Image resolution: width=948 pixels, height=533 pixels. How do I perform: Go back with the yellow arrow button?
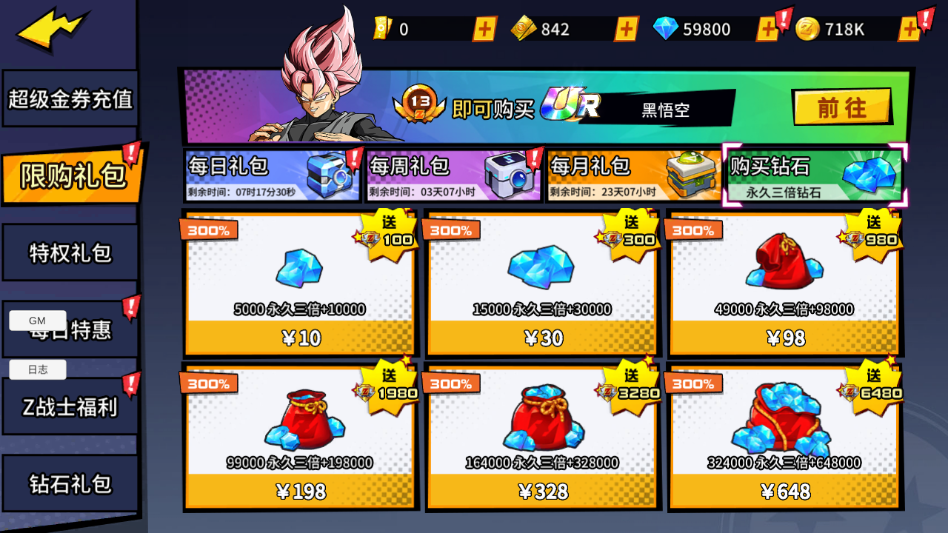coord(52,30)
